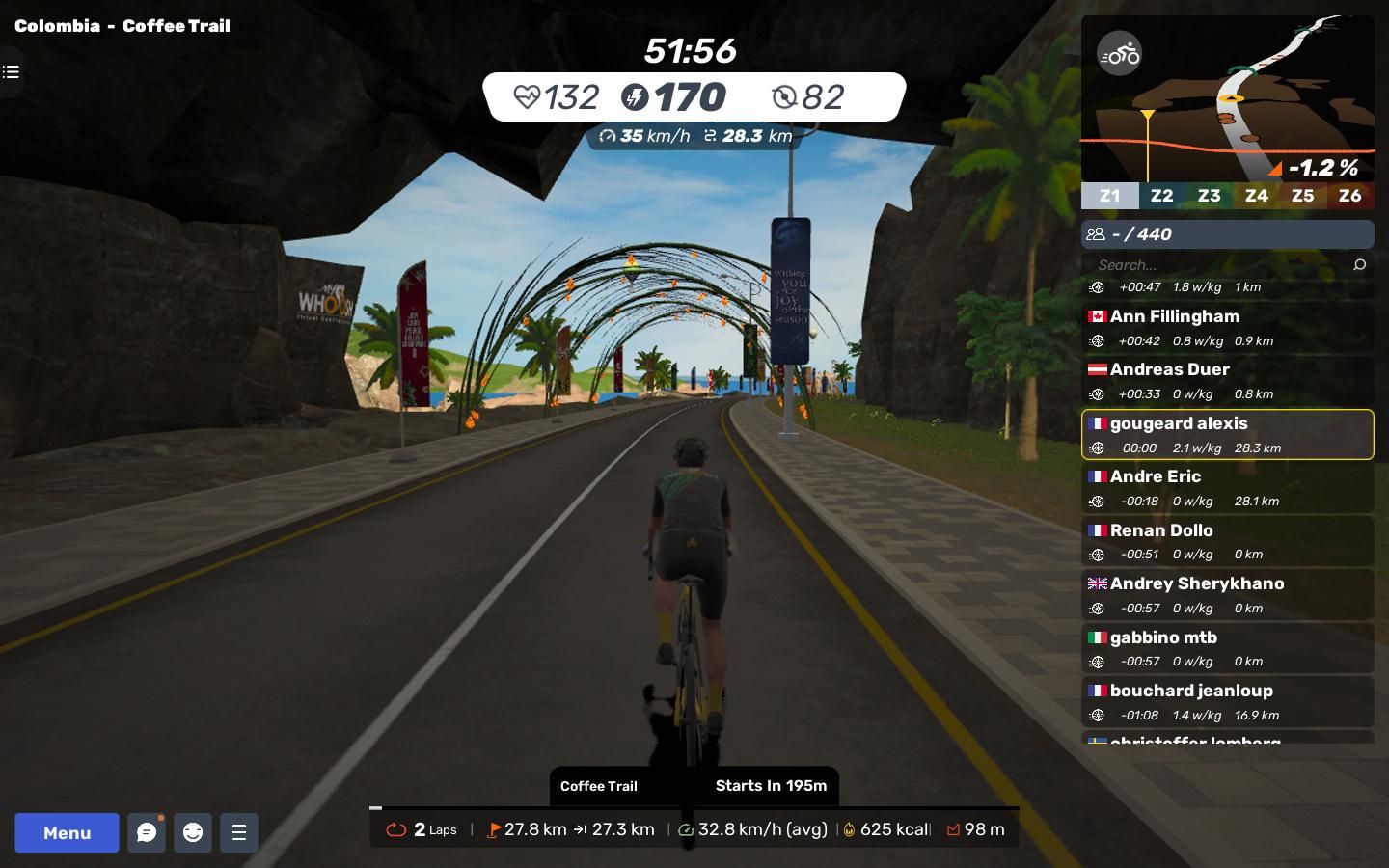Screen dimensions: 1389x868
Task: Open the blue Menu button
Action: [x=67, y=832]
